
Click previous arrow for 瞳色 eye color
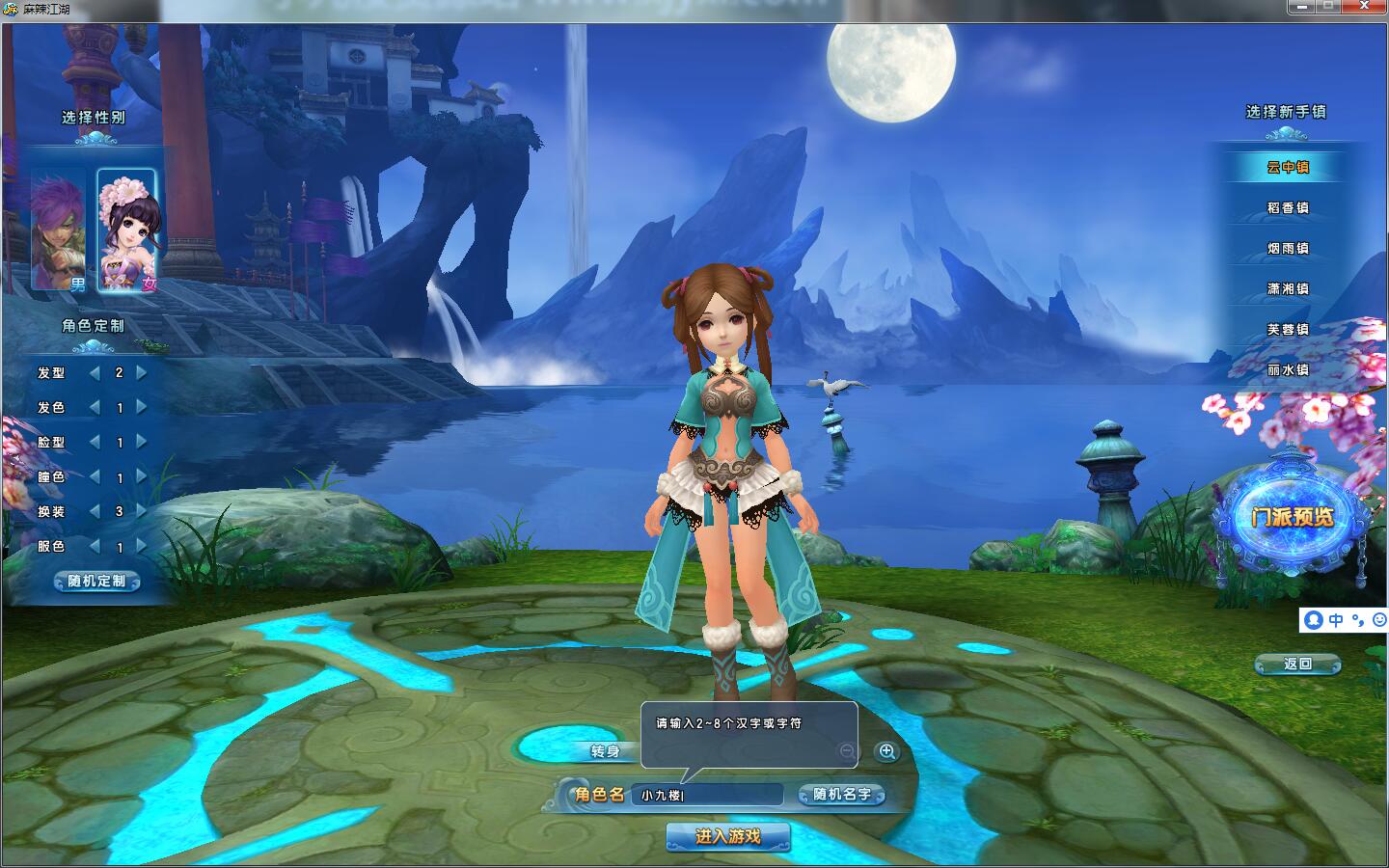(95, 476)
